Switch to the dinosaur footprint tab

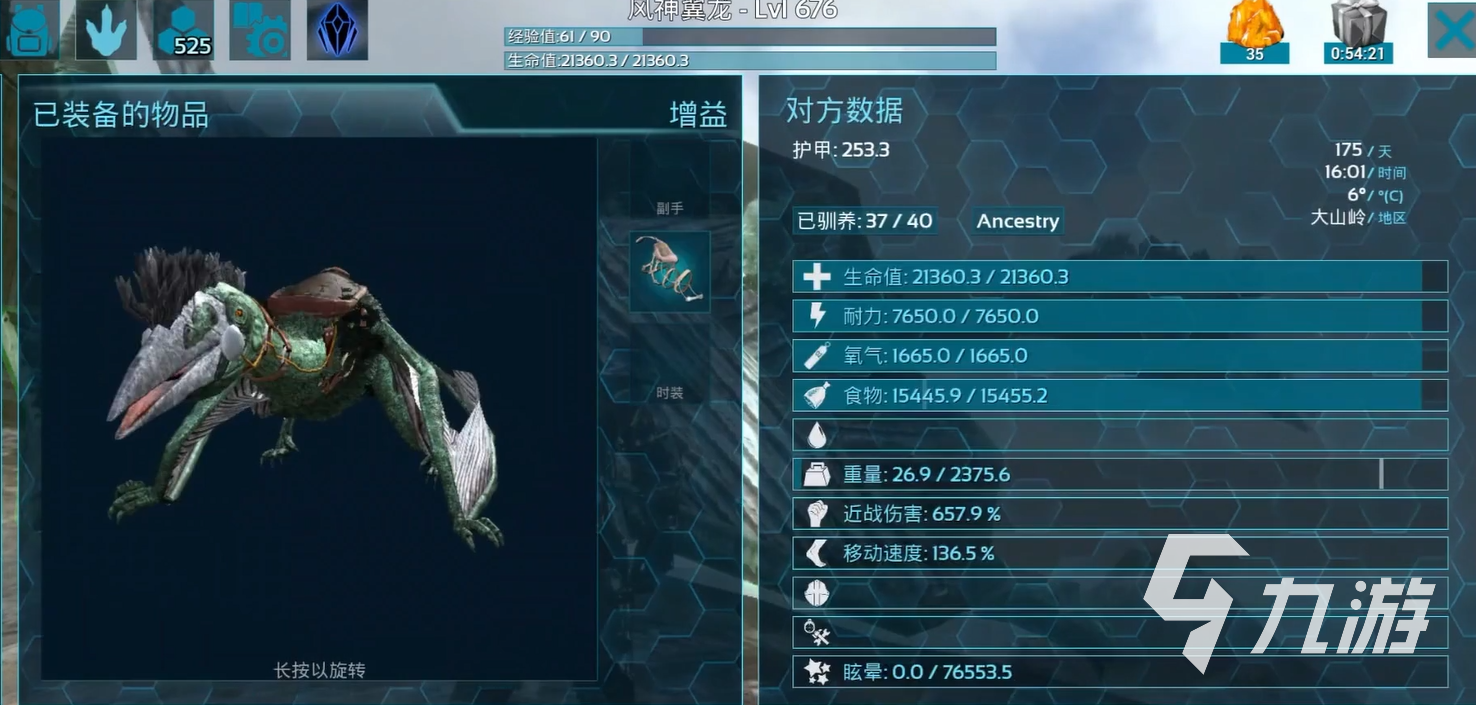107,30
